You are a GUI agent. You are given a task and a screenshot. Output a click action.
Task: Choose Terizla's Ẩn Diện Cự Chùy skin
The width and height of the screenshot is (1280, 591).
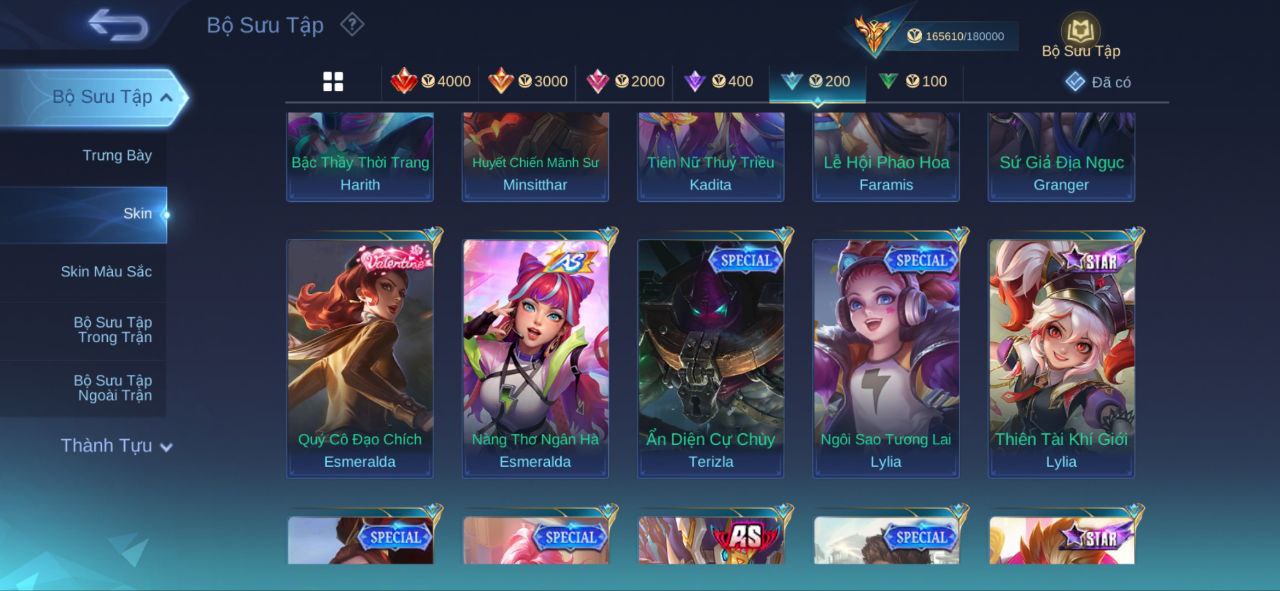tap(711, 357)
